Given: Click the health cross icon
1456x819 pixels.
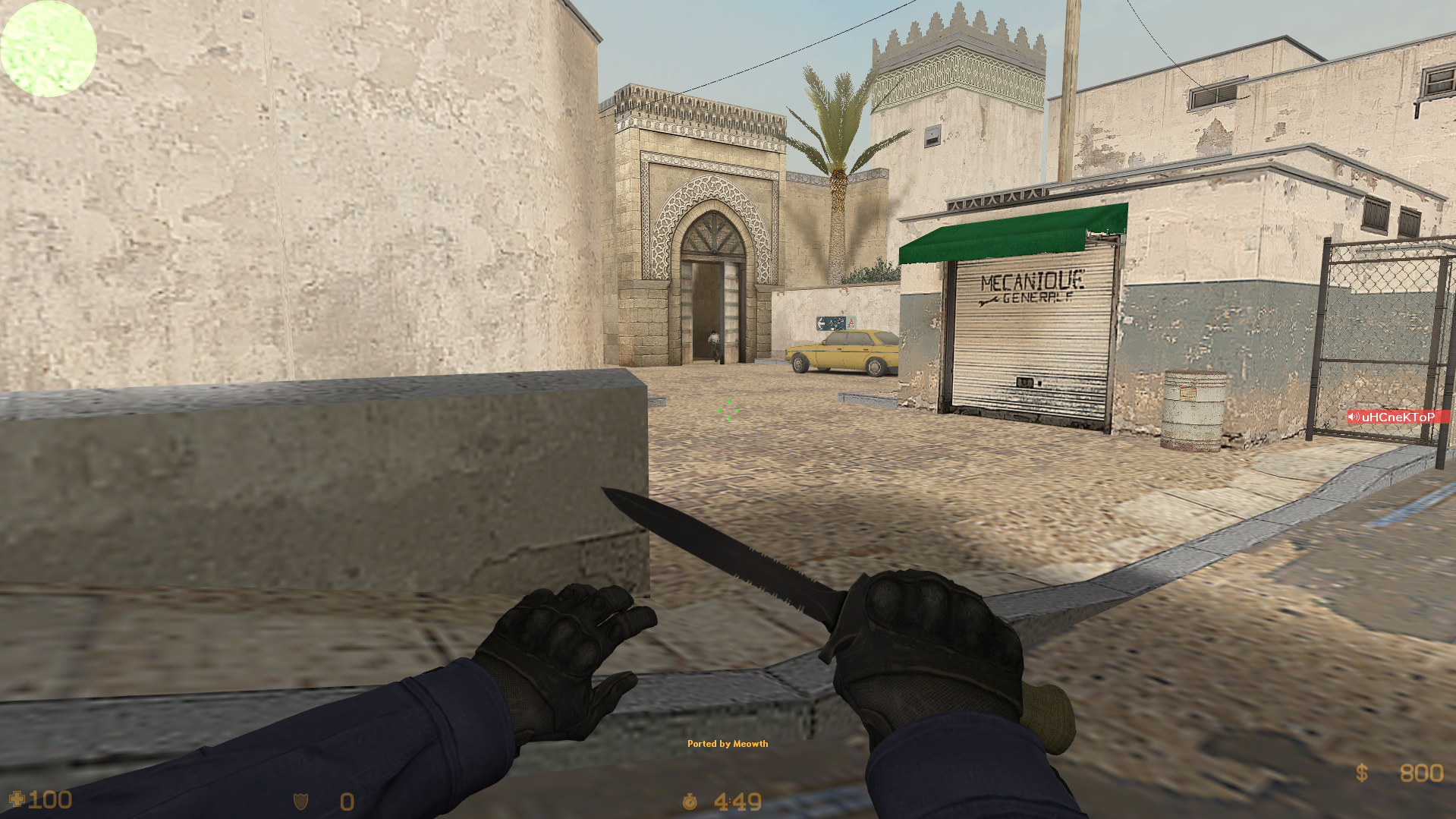Looking at the screenshot, I should tap(18, 799).
